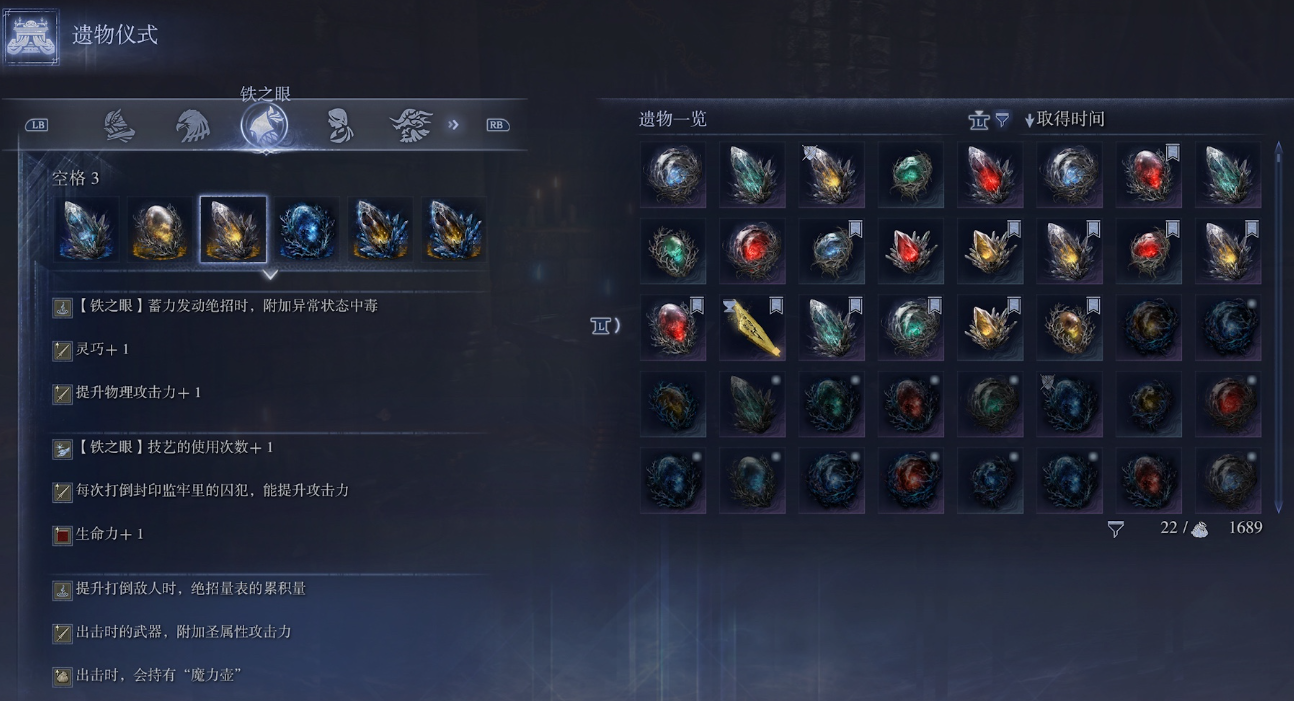Switch to the horned beast character tab
Viewport: 1294px width, 701px height.
point(411,126)
